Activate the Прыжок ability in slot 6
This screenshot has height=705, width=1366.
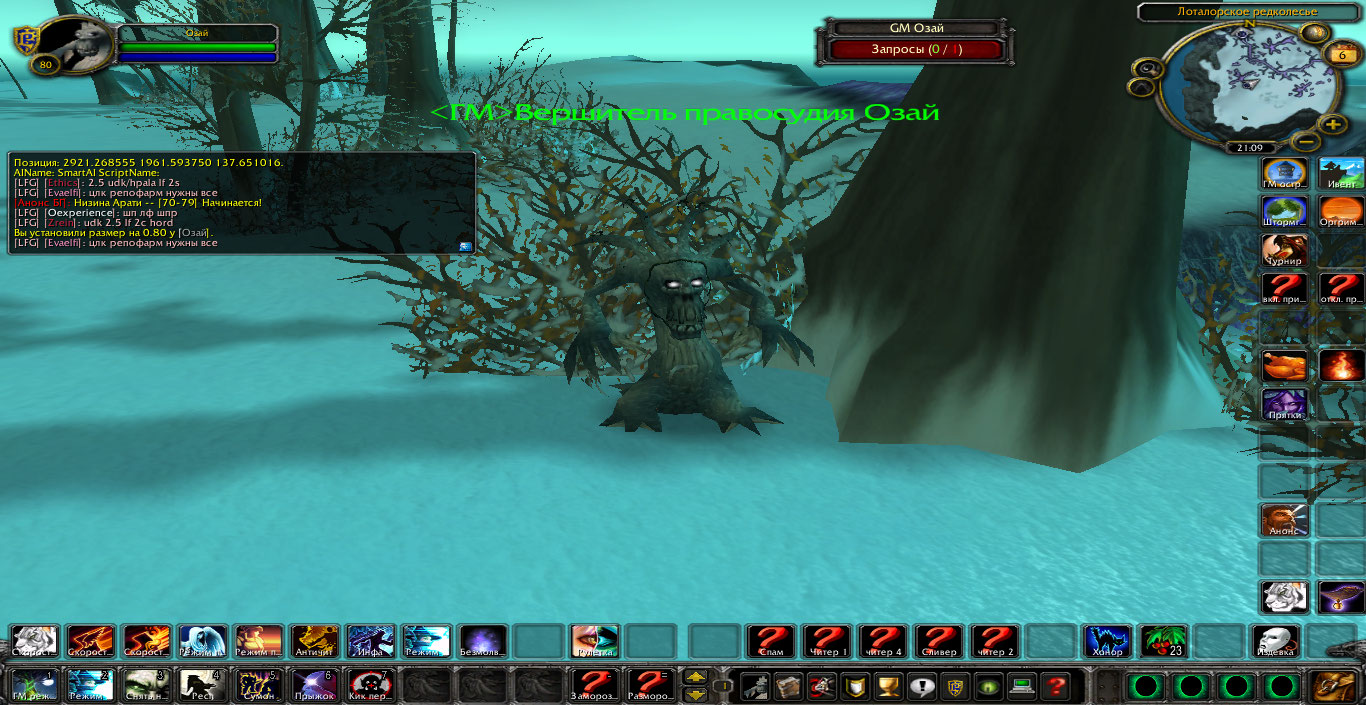[x=315, y=686]
